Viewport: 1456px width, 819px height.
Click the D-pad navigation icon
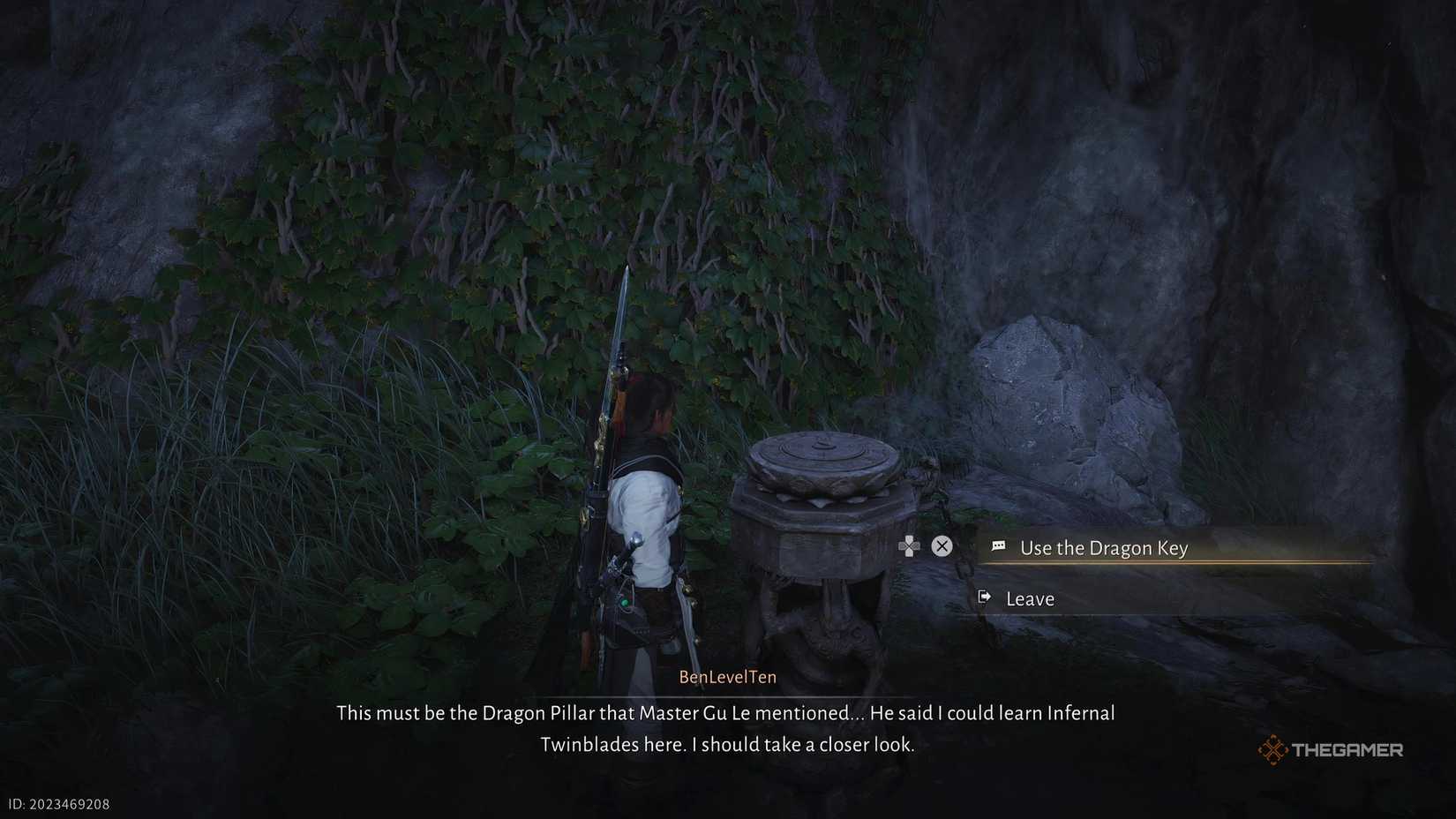click(x=909, y=546)
